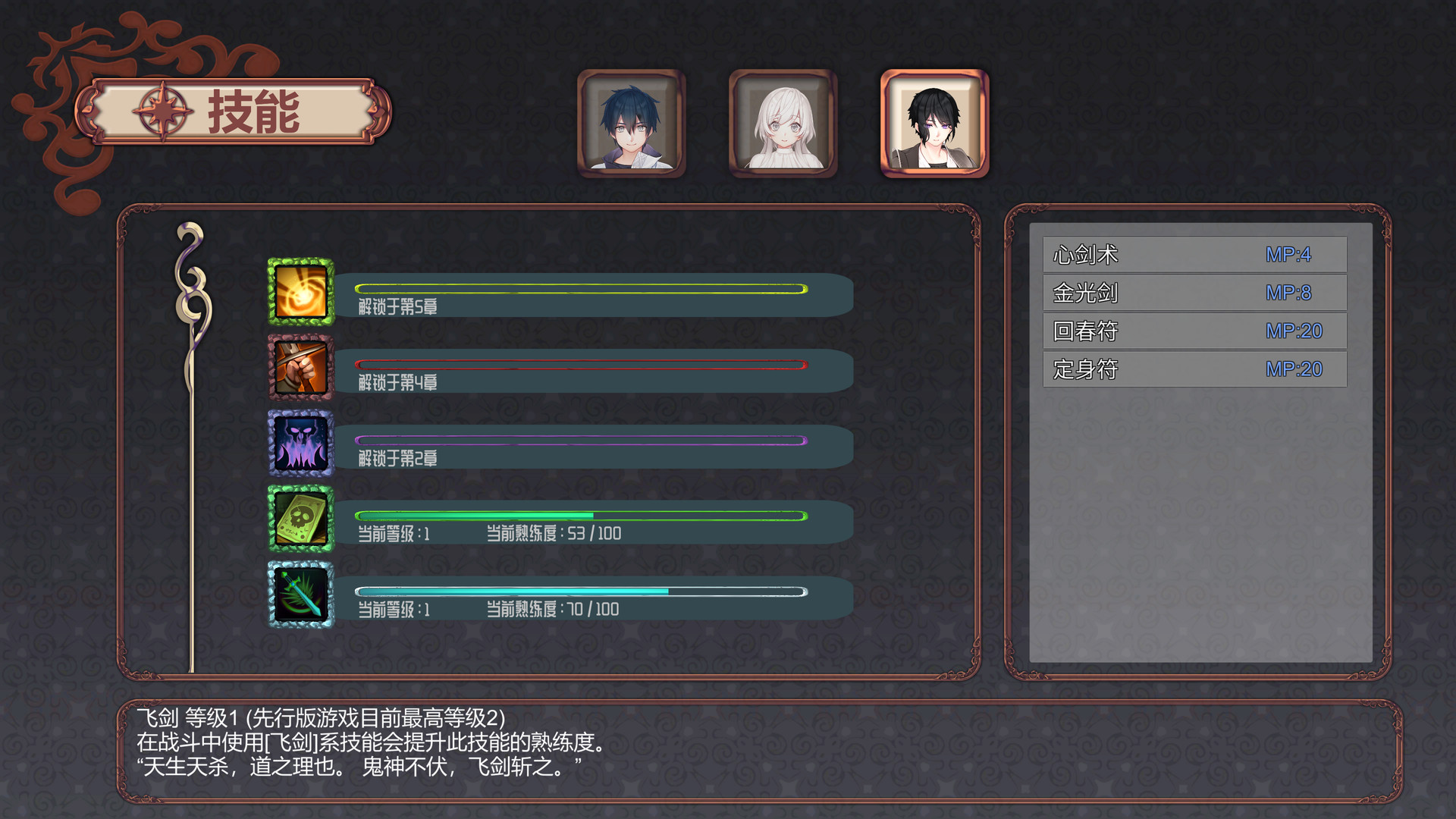Click the 金光剑 skill entry
Image resolution: width=1456 pixels, height=819 pixels.
pos(1194,292)
